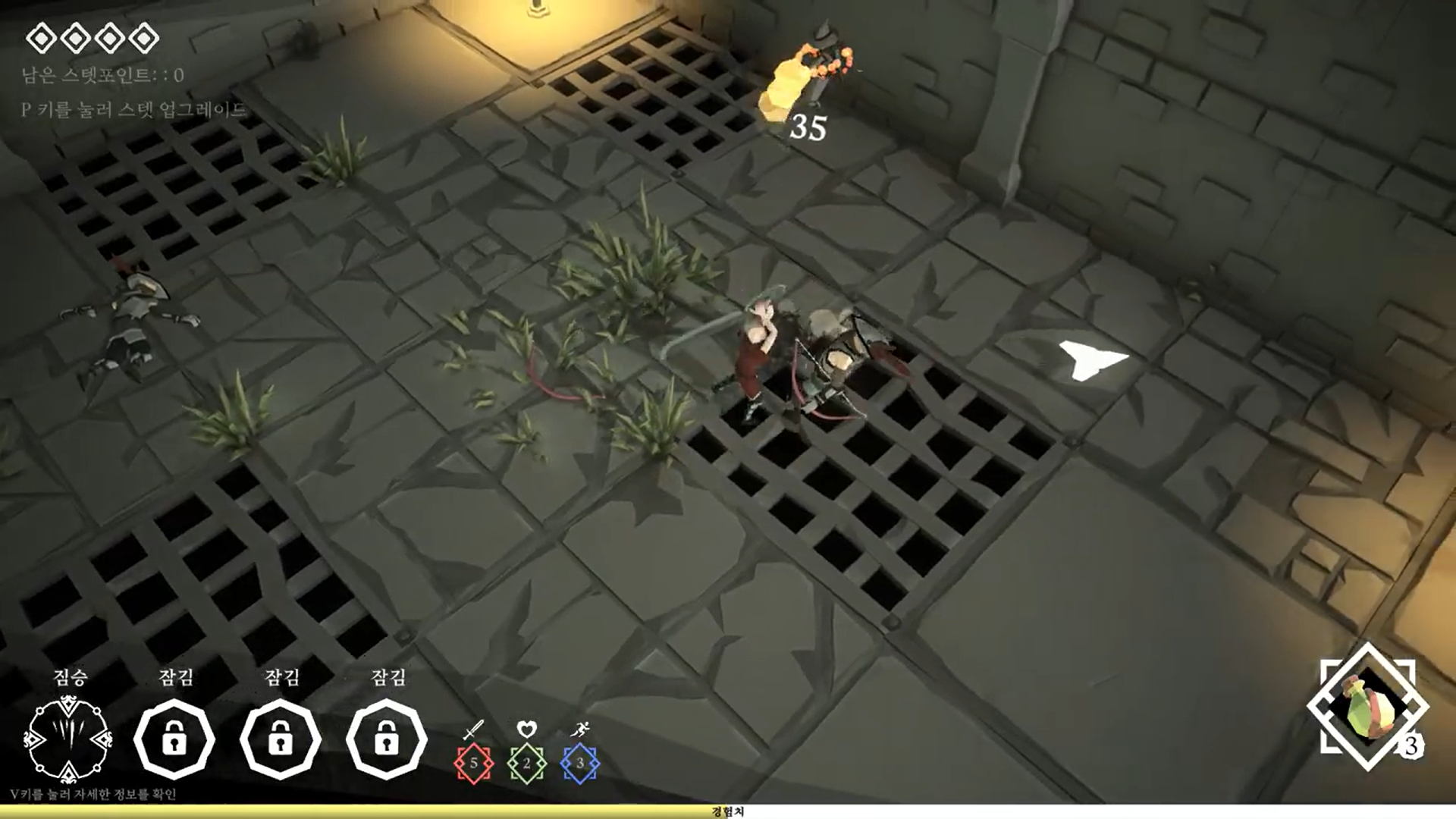Select the blue running speed stat diamond
The image size is (1456, 819).
tap(580, 763)
